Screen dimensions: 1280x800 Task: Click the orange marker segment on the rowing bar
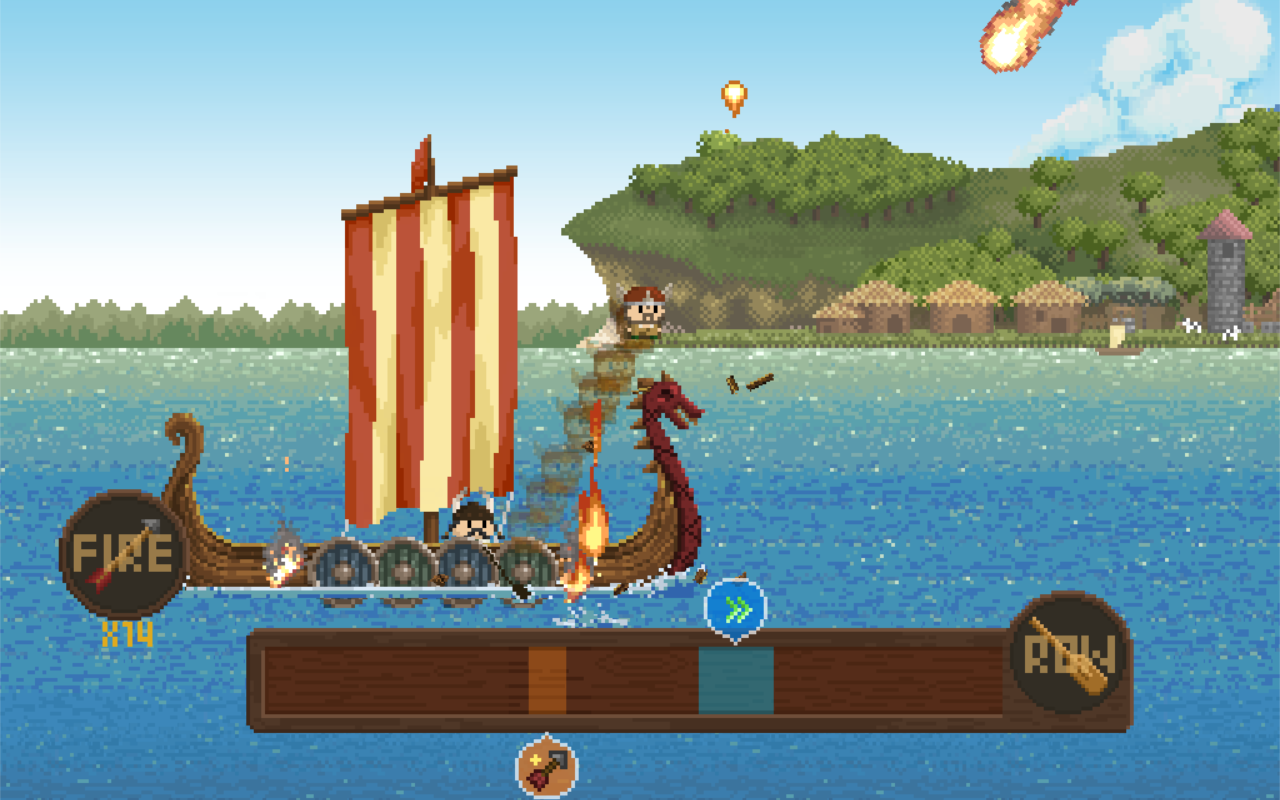pos(548,680)
